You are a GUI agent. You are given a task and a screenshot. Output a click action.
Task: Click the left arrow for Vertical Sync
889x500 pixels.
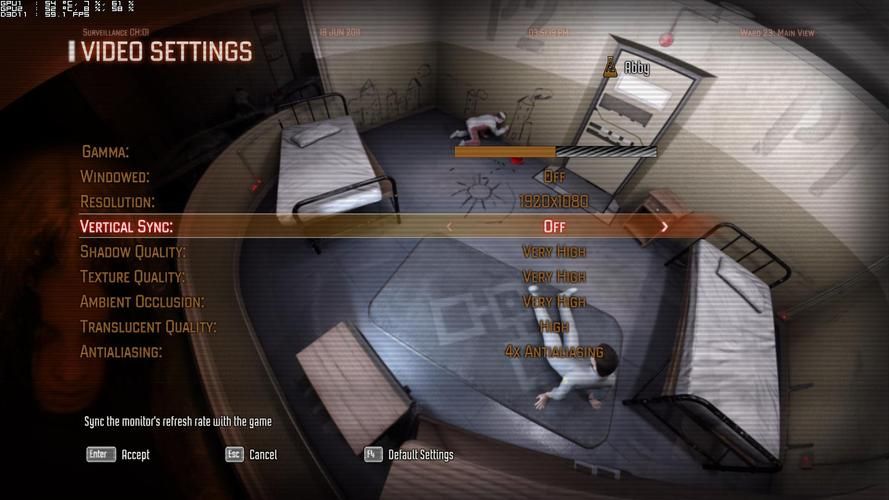[449, 227]
